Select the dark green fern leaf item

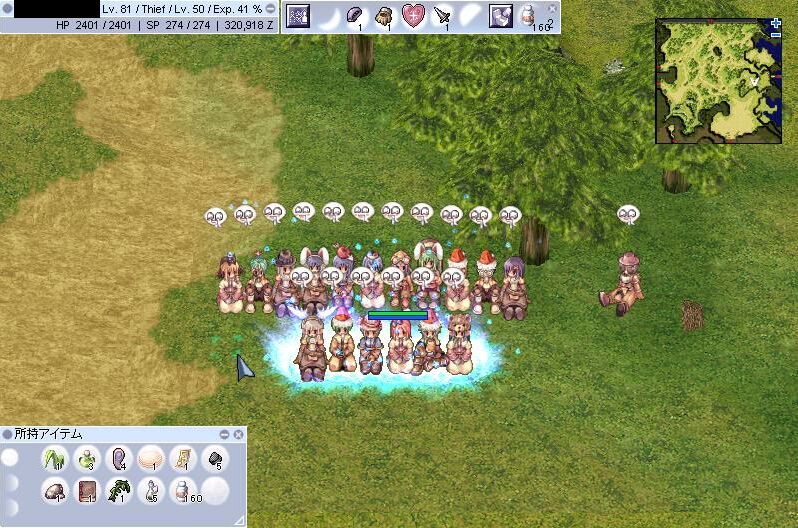[x=119, y=490]
